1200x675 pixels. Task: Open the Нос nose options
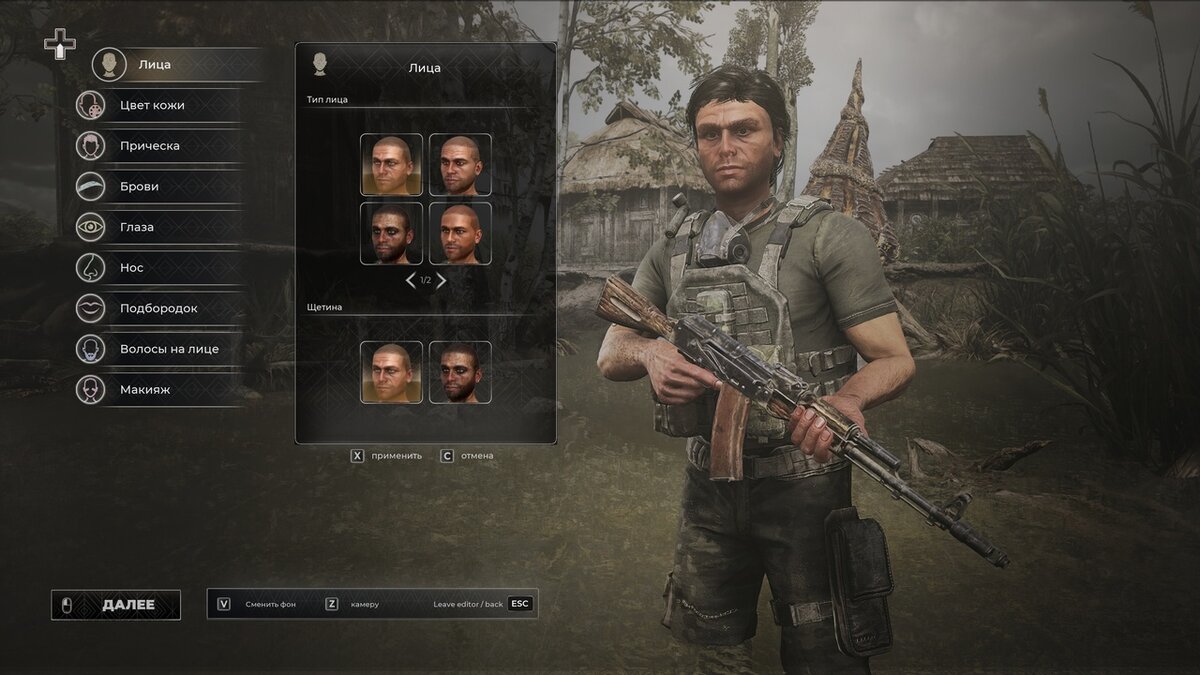coord(131,268)
